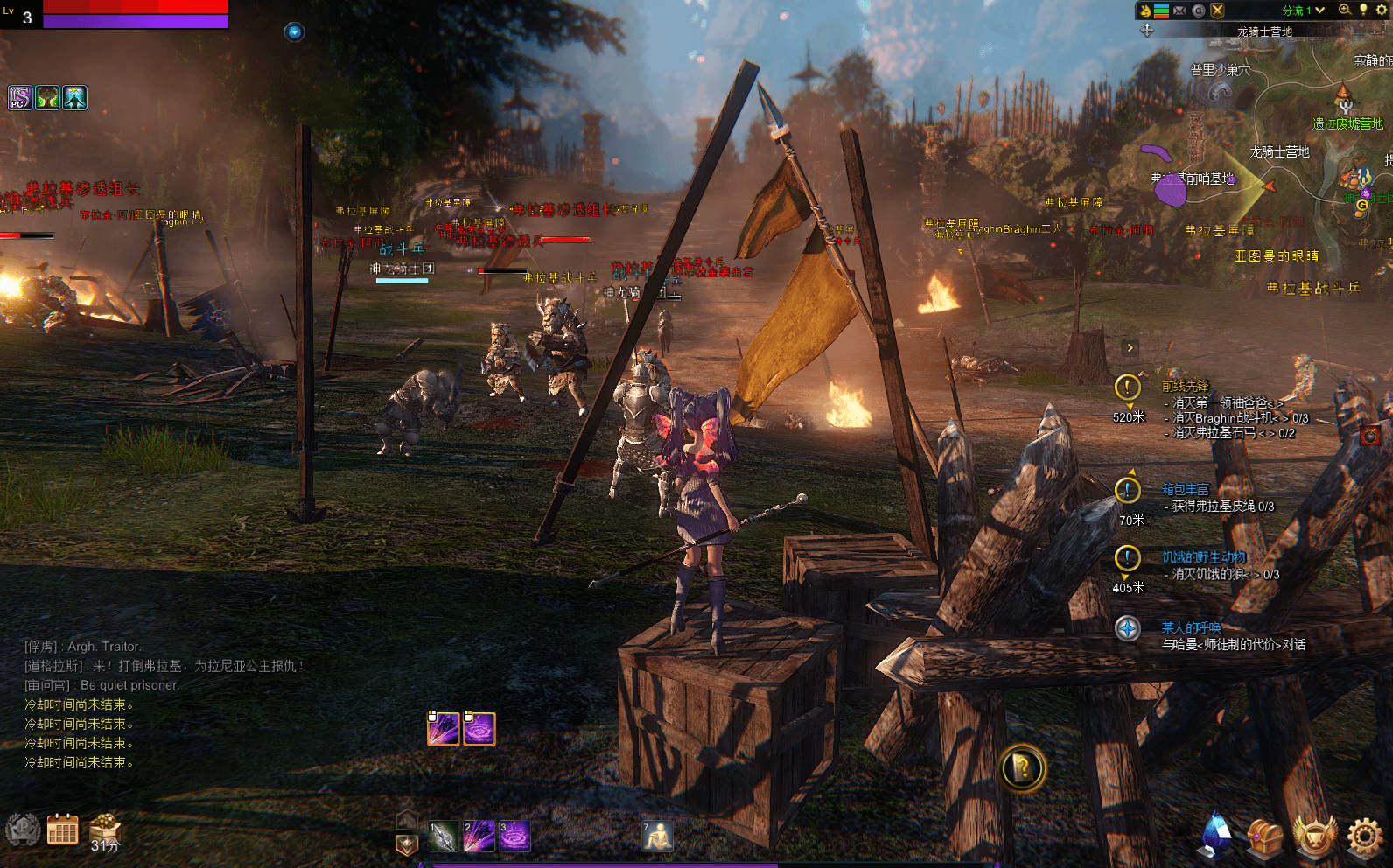This screenshot has height=868, width=1393.
Task: Open the 分流 1 channel dropdown
Action: pos(1303,10)
